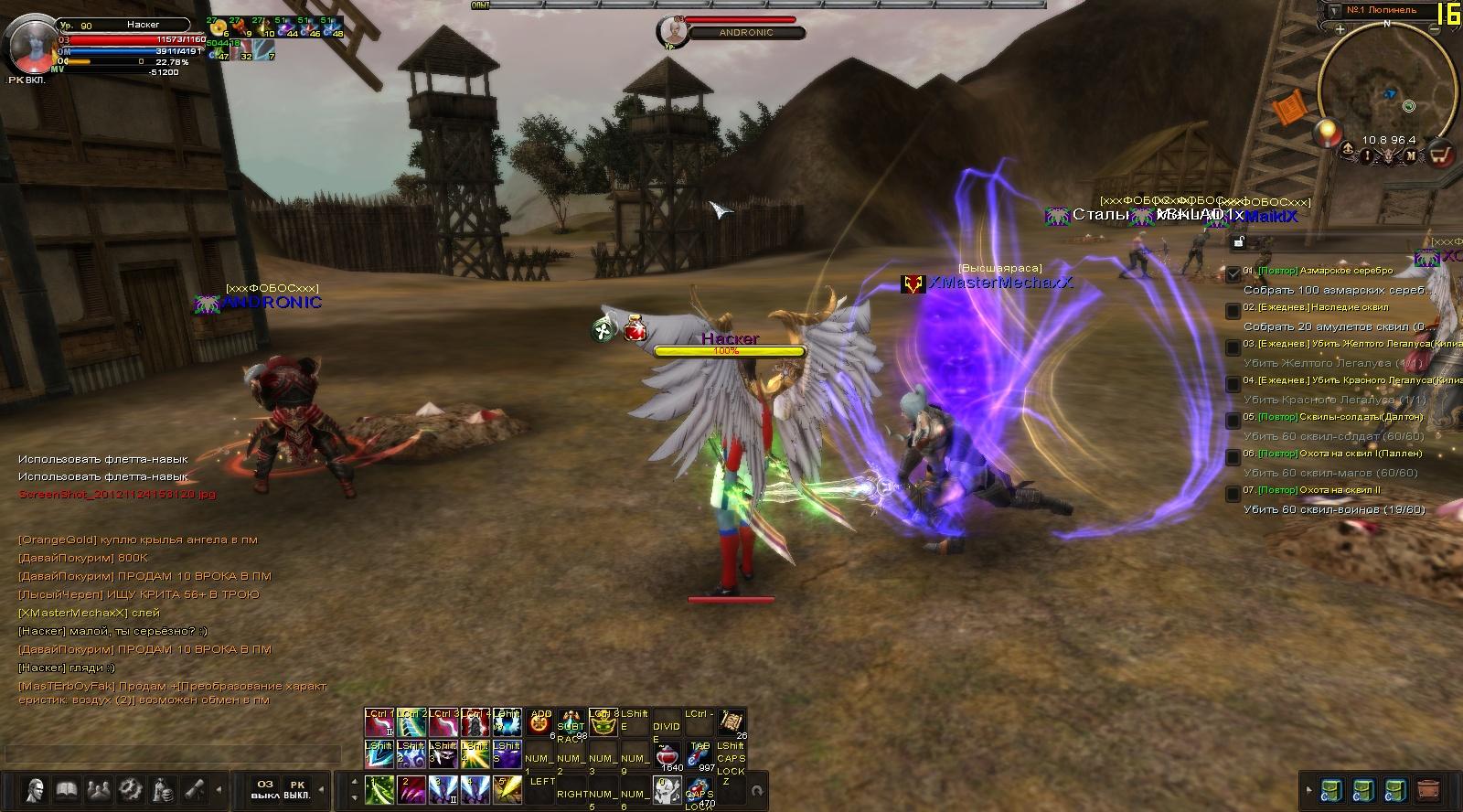Open the character portrait menu icon
Viewport: 1463px width, 812px height.
click(x=36, y=788)
